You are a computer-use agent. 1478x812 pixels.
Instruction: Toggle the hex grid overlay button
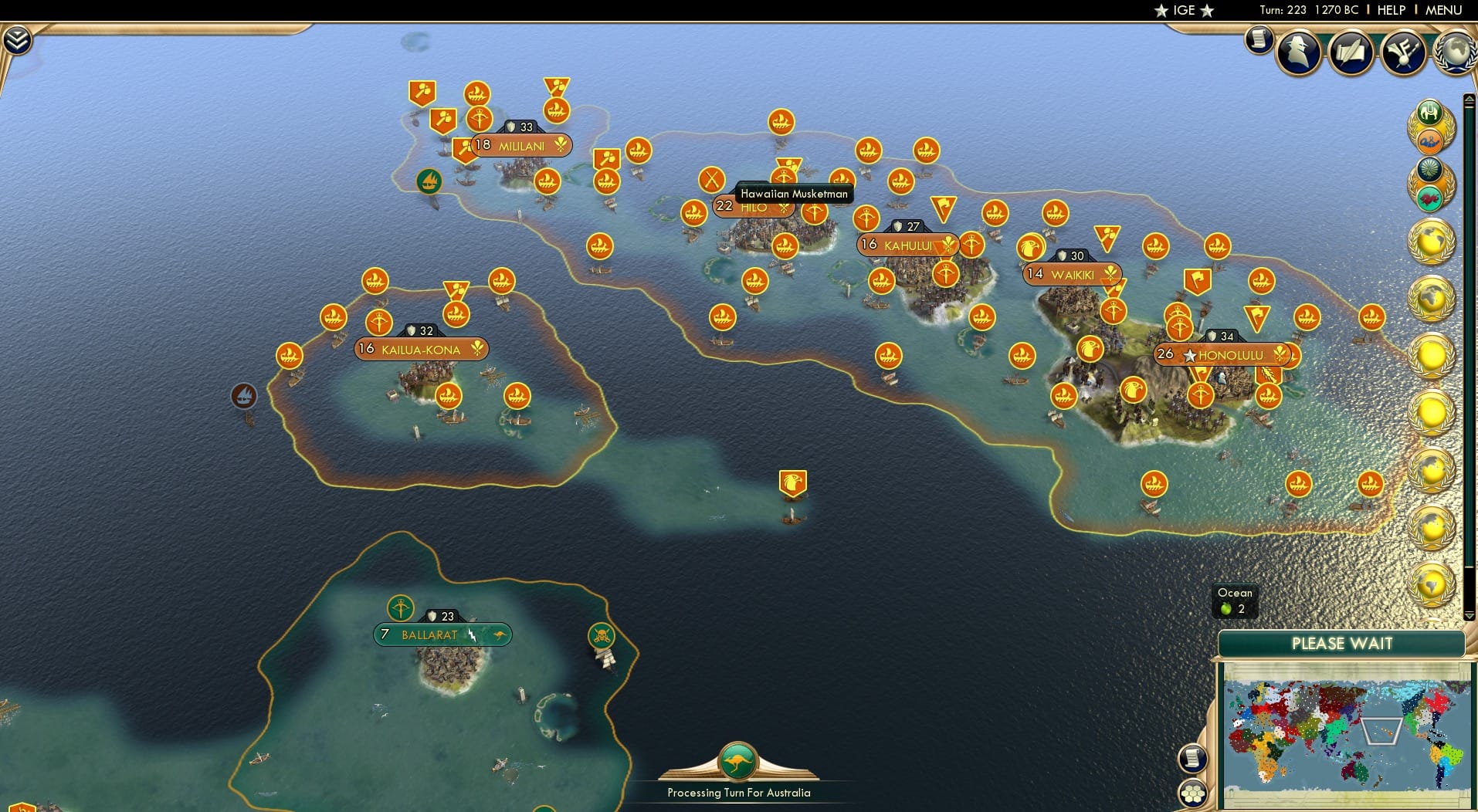tap(1193, 793)
